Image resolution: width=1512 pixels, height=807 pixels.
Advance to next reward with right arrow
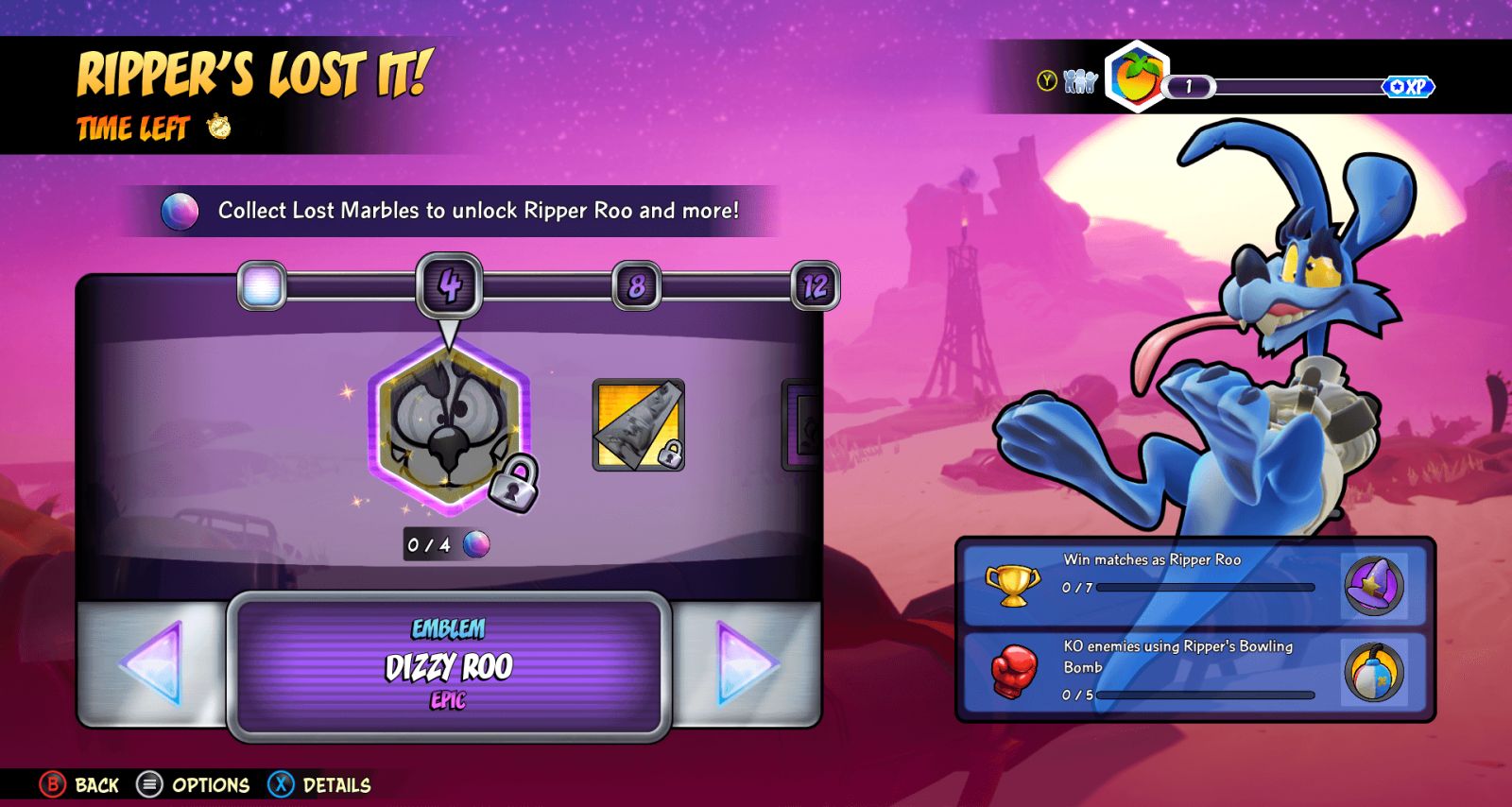pos(747,662)
